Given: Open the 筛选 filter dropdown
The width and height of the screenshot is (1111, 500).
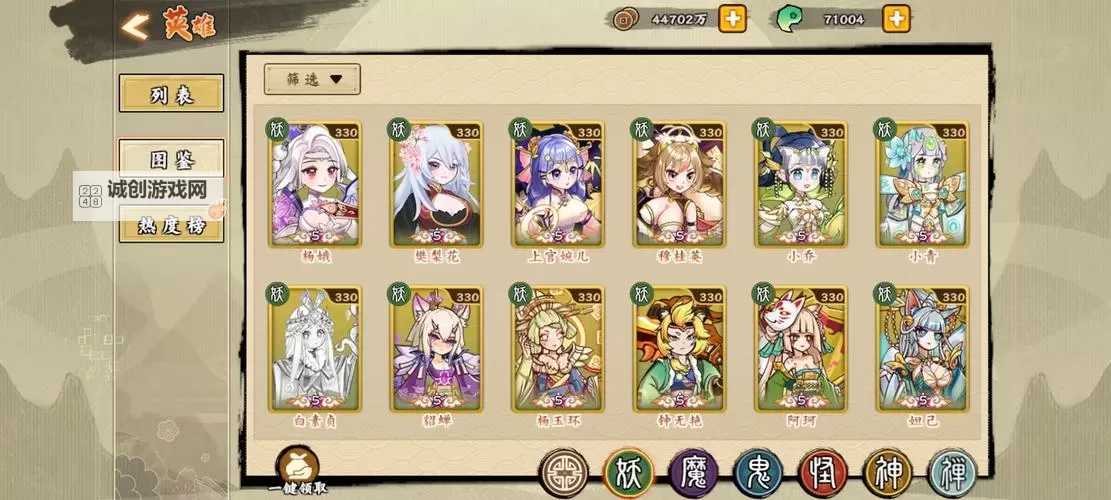Looking at the screenshot, I should [x=312, y=79].
